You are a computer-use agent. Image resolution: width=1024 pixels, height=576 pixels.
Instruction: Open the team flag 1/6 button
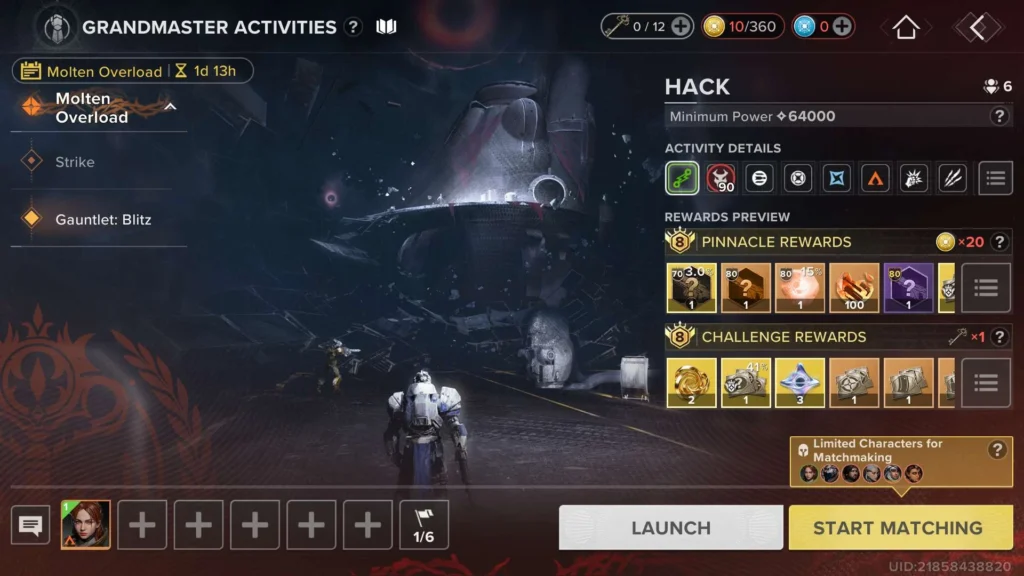coord(424,525)
